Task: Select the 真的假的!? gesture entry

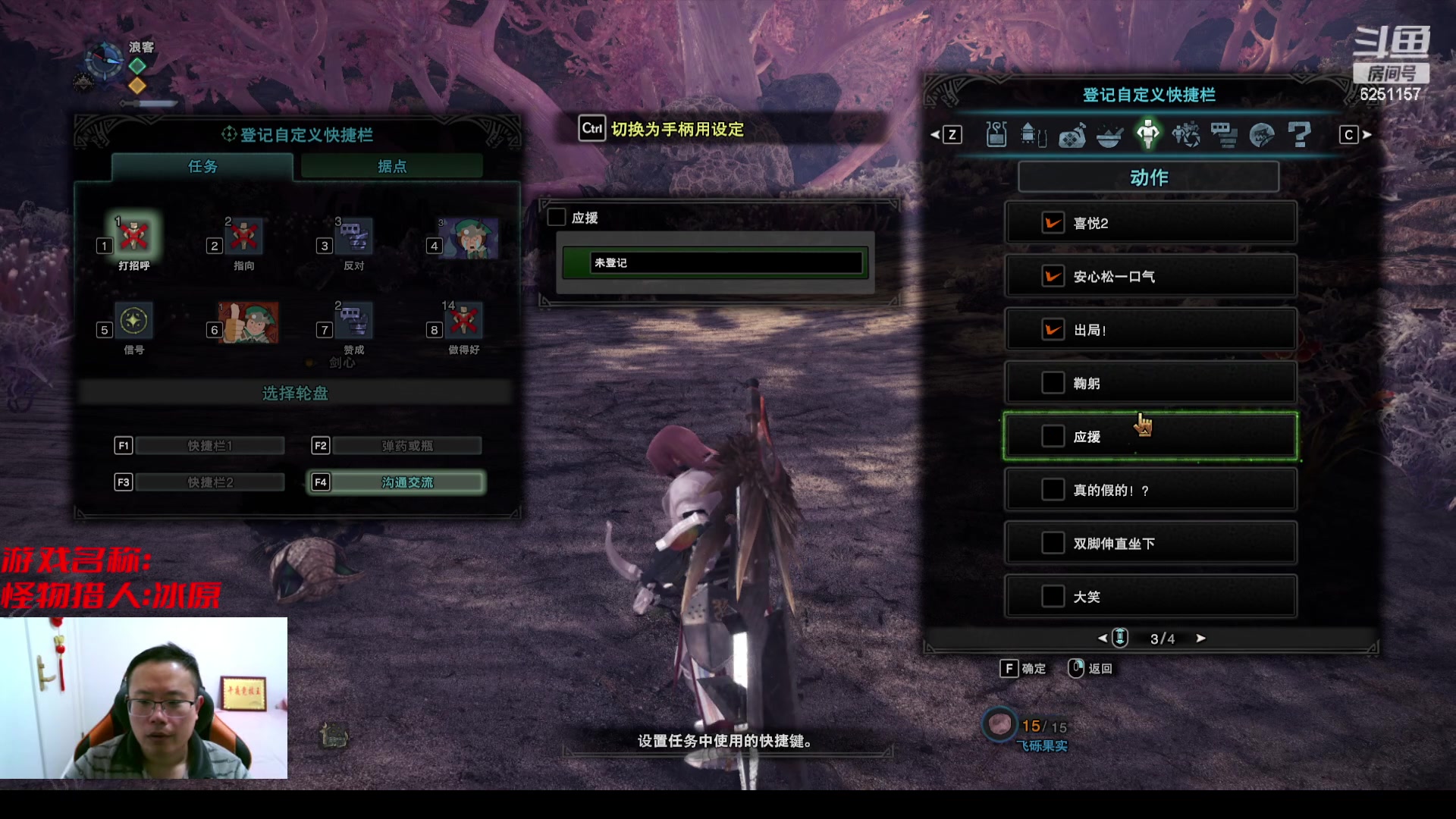Action: (1150, 490)
